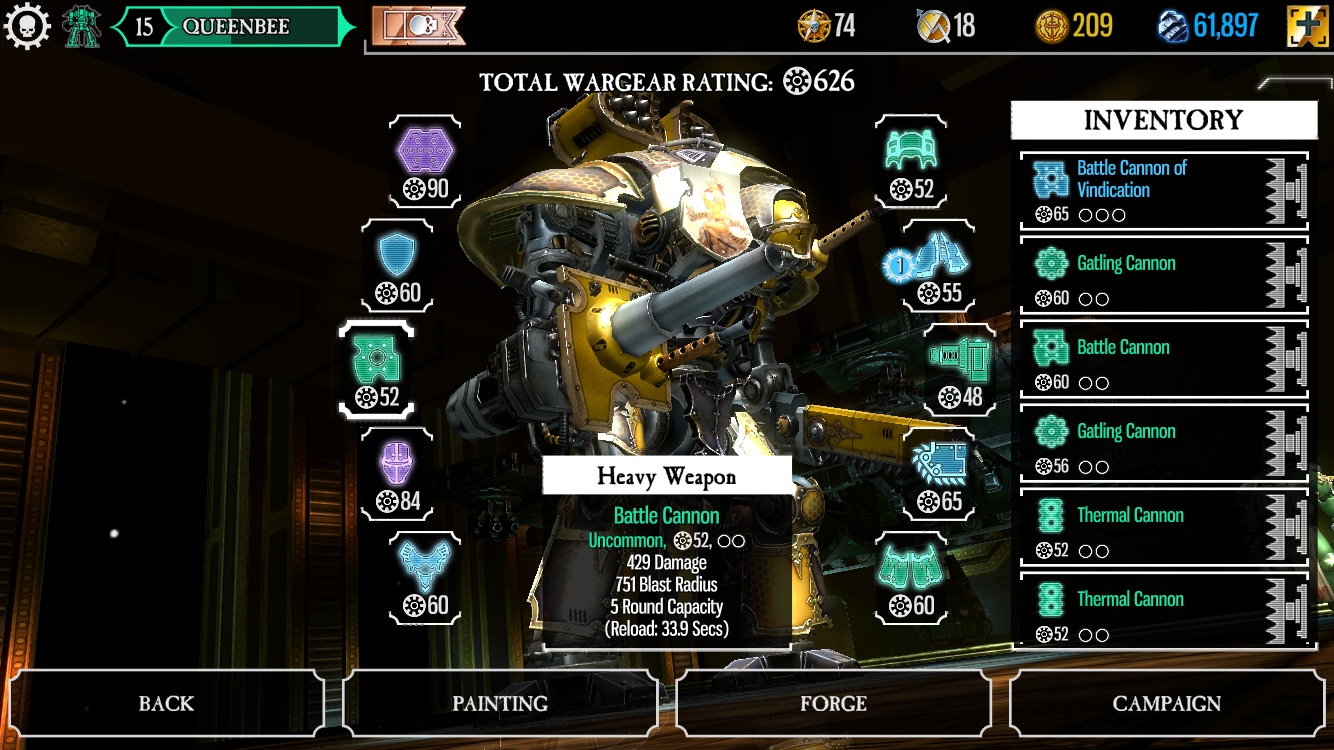This screenshot has width=1334, height=750.
Task: Select the purple armor slot rated 90
Action: [426, 162]
